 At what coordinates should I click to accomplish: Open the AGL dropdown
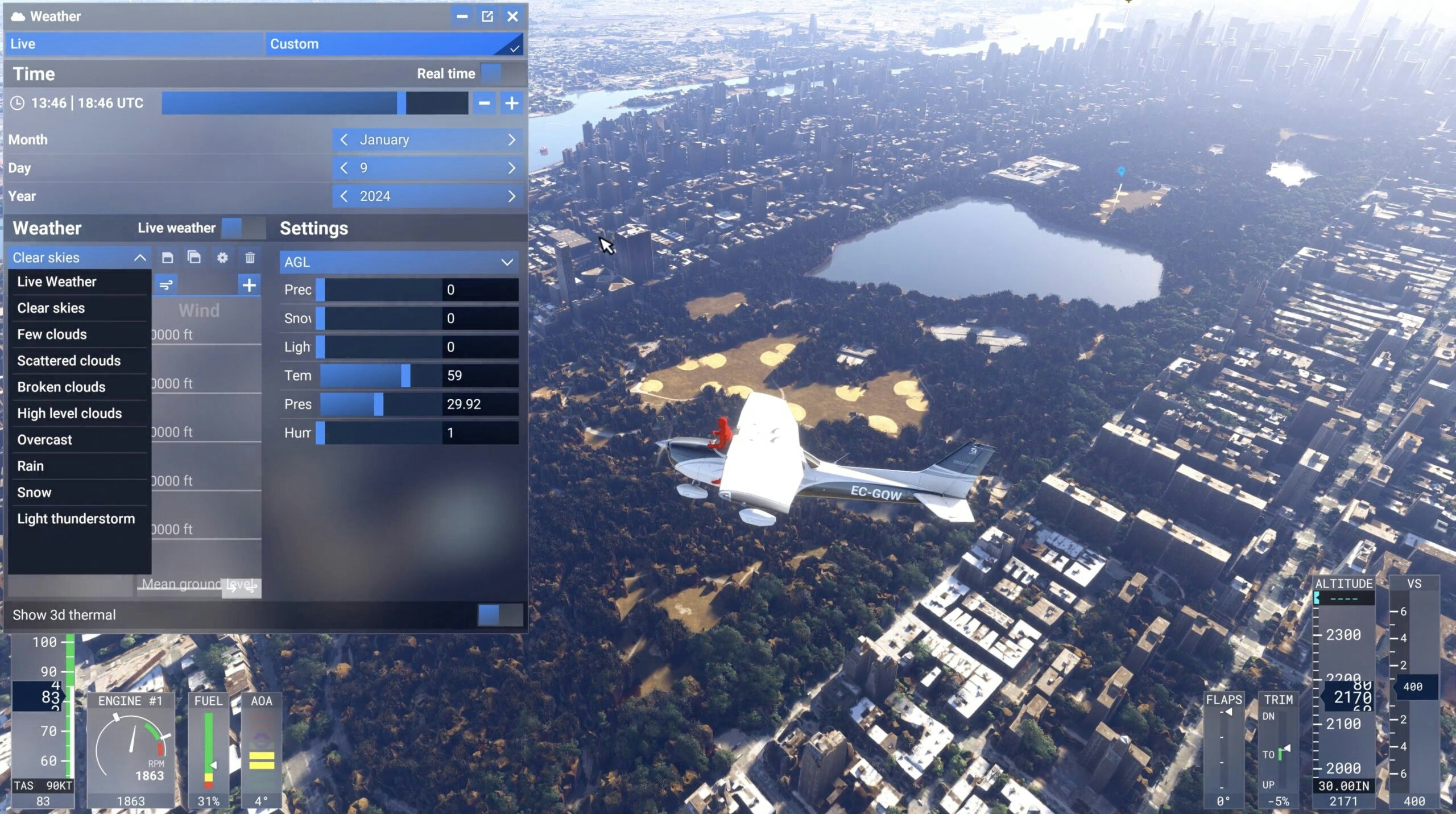398,262
